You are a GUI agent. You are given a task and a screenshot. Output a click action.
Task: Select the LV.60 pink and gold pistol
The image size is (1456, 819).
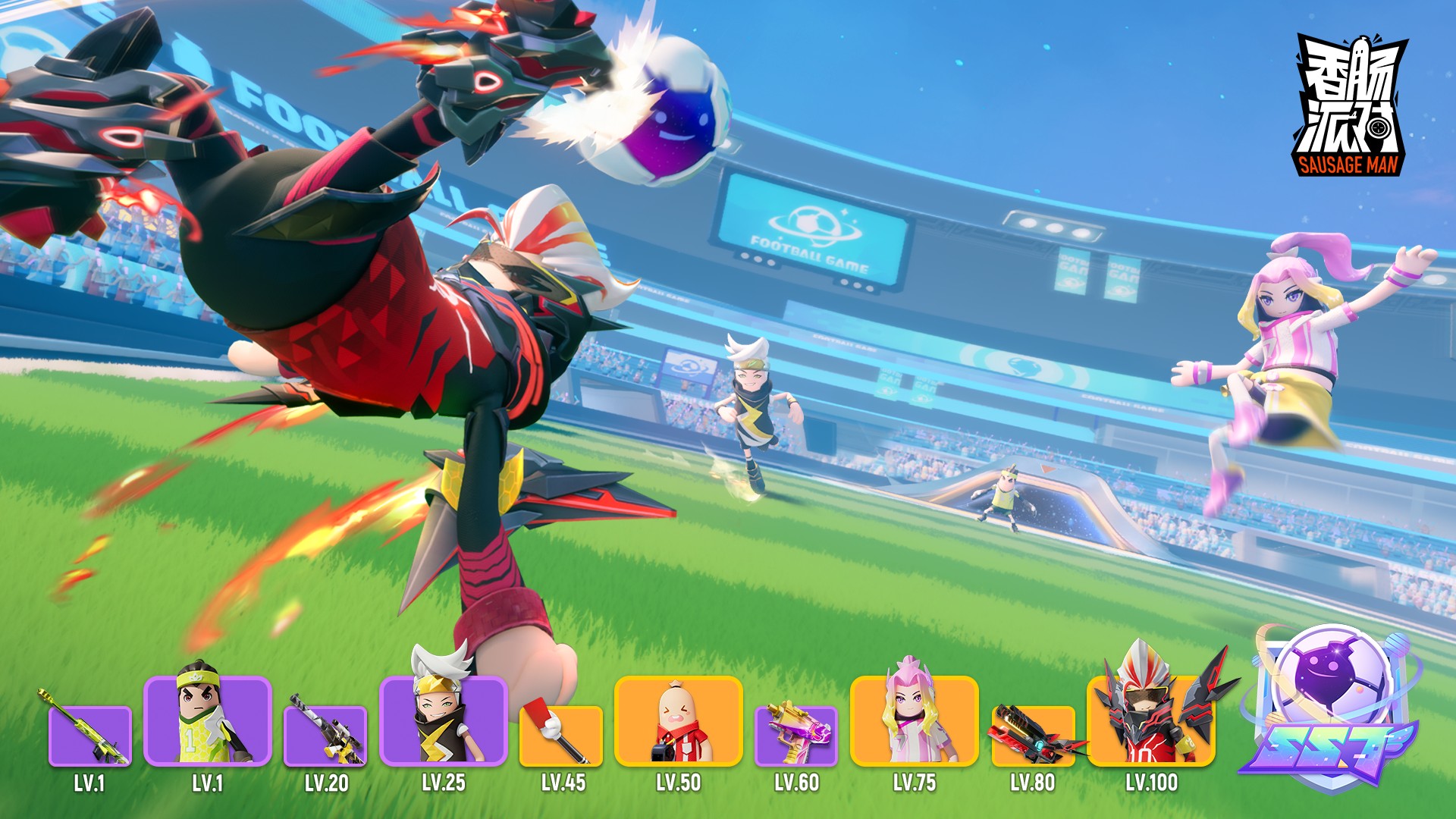coord(796,734)
